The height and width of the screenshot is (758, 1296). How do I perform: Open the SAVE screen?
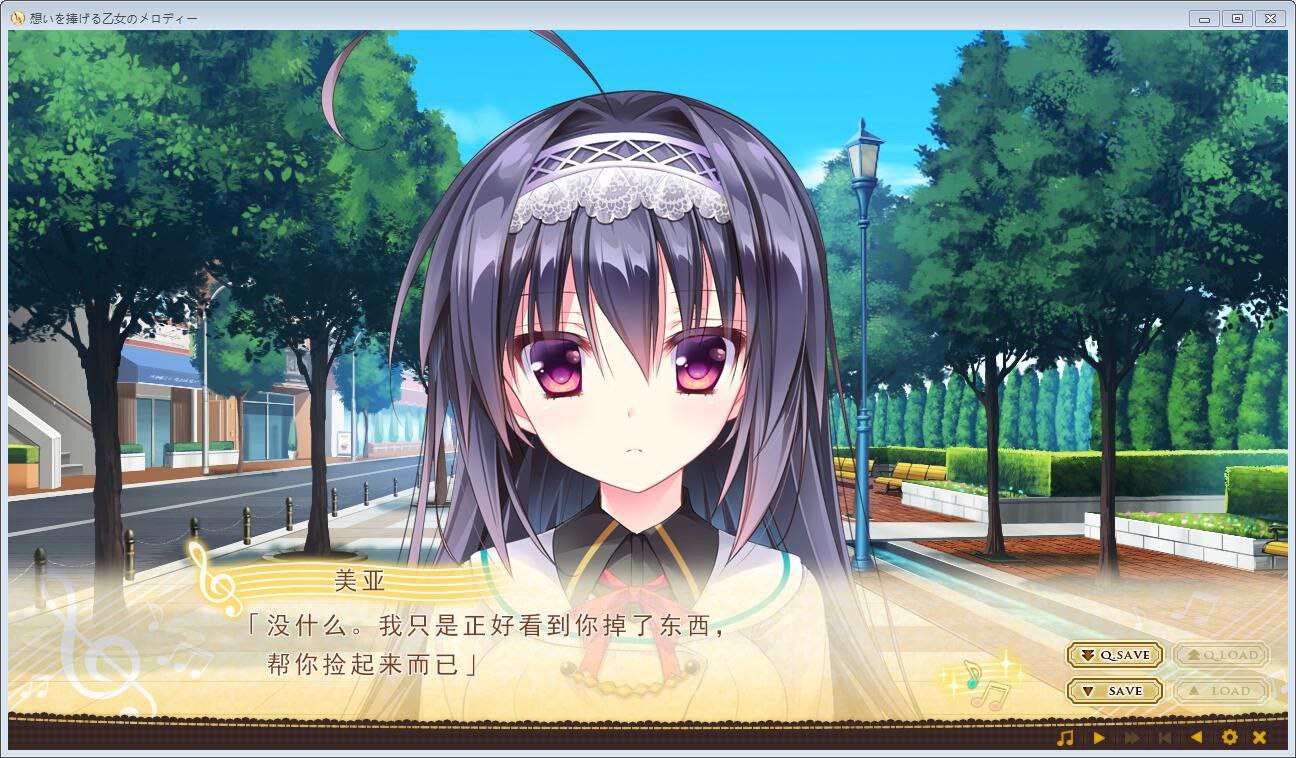click(x=1113, y=691)
